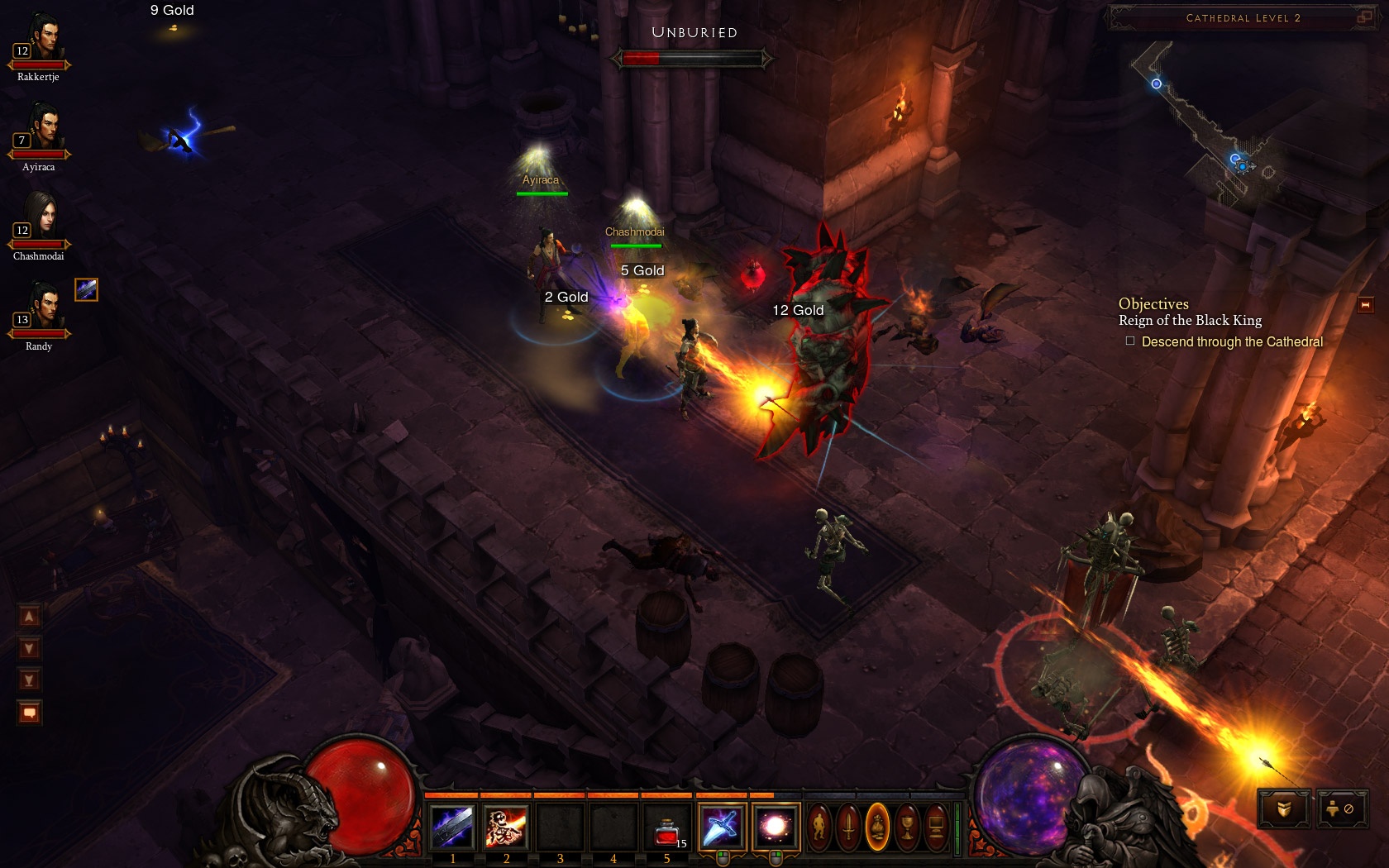Collapse the Objectives quest tracker
This screenshot has width=1389, height=868.
coord(1365,305)
